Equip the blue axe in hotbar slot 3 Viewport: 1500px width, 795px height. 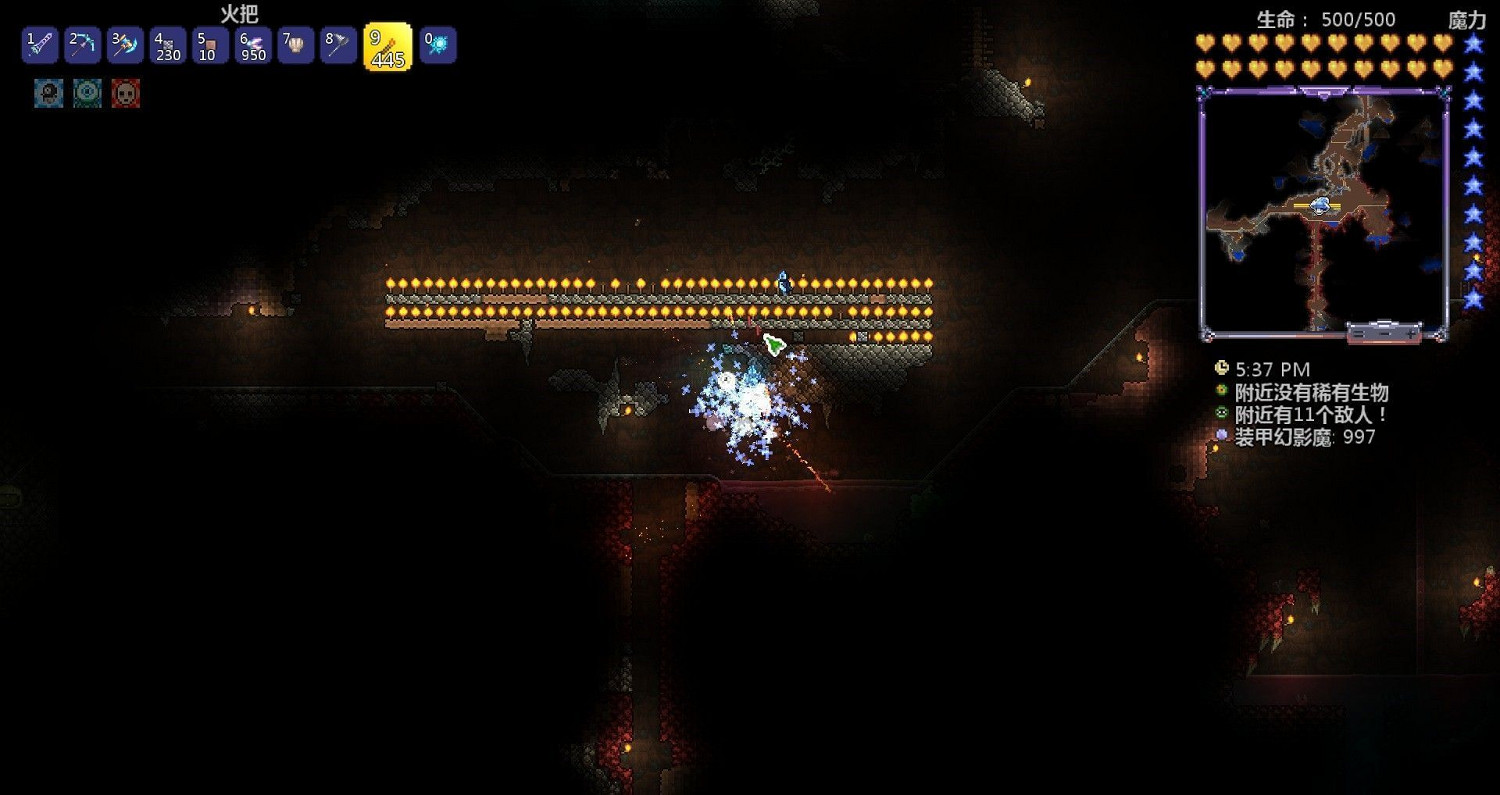point(125,45)
